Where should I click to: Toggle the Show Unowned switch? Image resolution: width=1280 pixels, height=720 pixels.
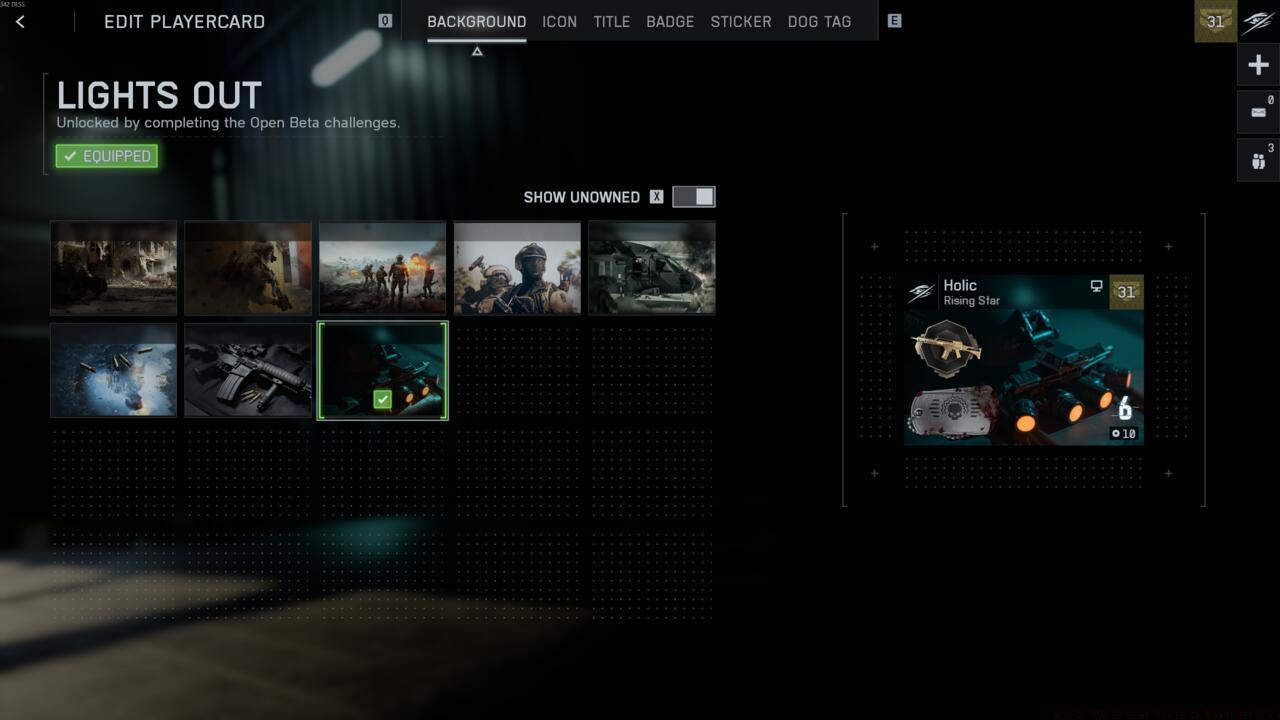(x=692, y=196)
